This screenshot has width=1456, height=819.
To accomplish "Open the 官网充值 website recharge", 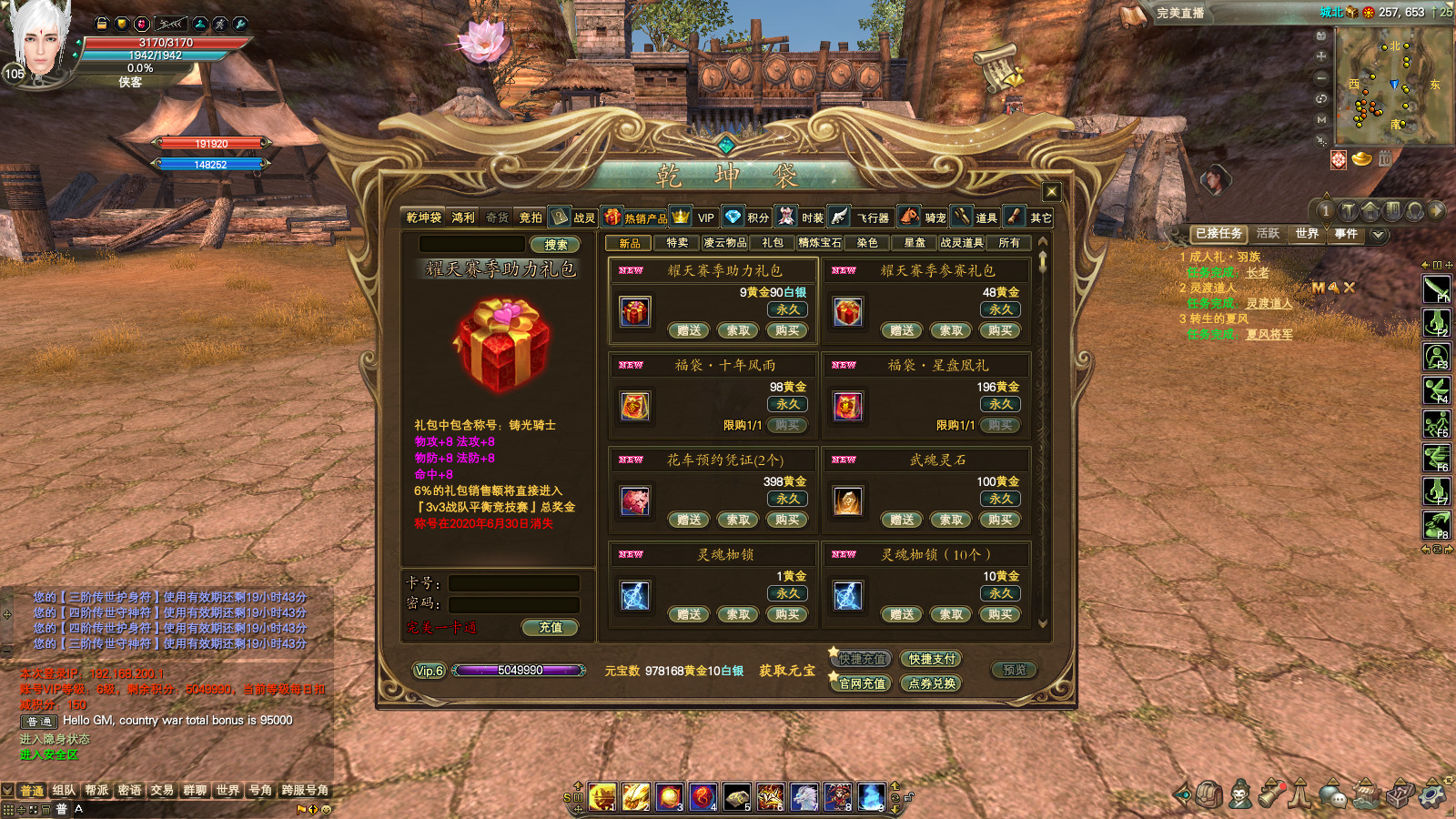I will click(x=862, y=683).
